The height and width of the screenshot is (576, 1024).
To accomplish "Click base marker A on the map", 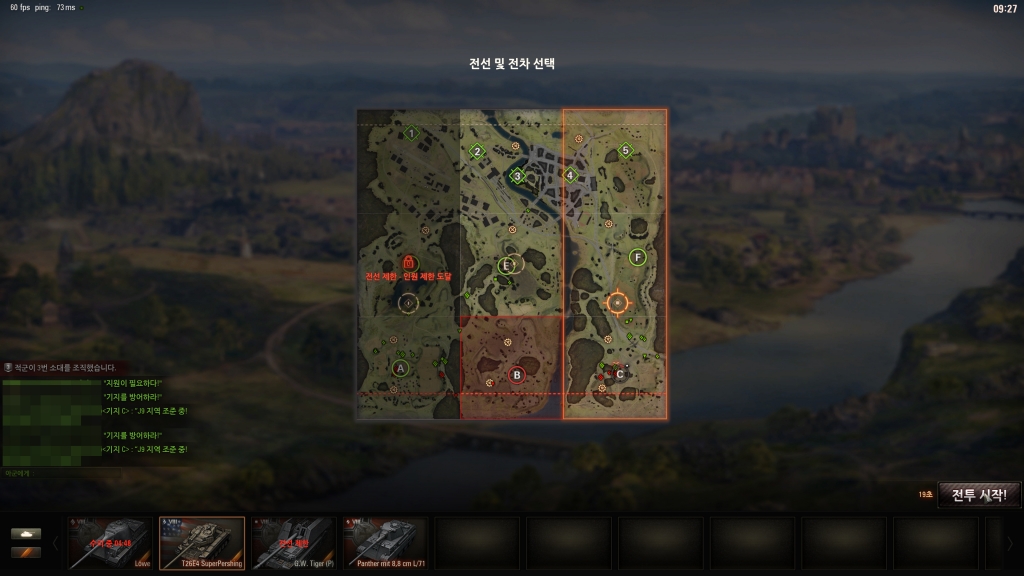I will pos(401,368).
